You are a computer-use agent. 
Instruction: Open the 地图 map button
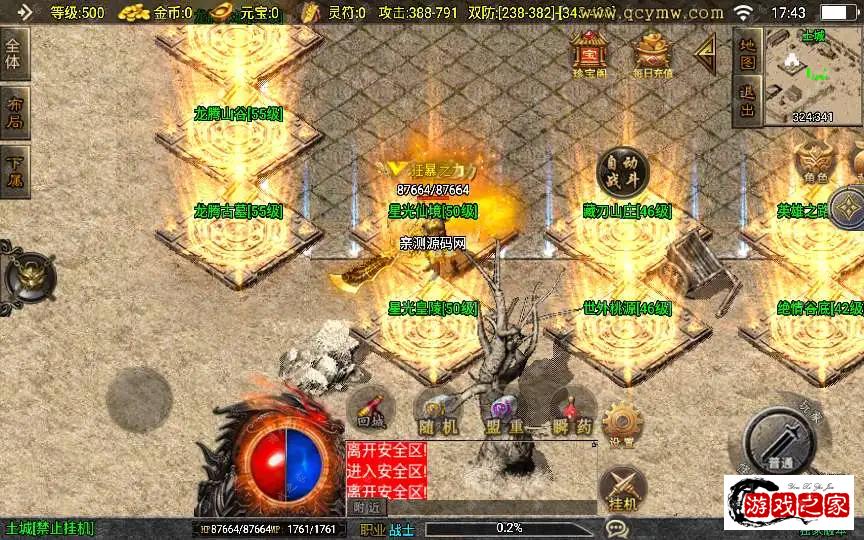click(x=747, y=52)
